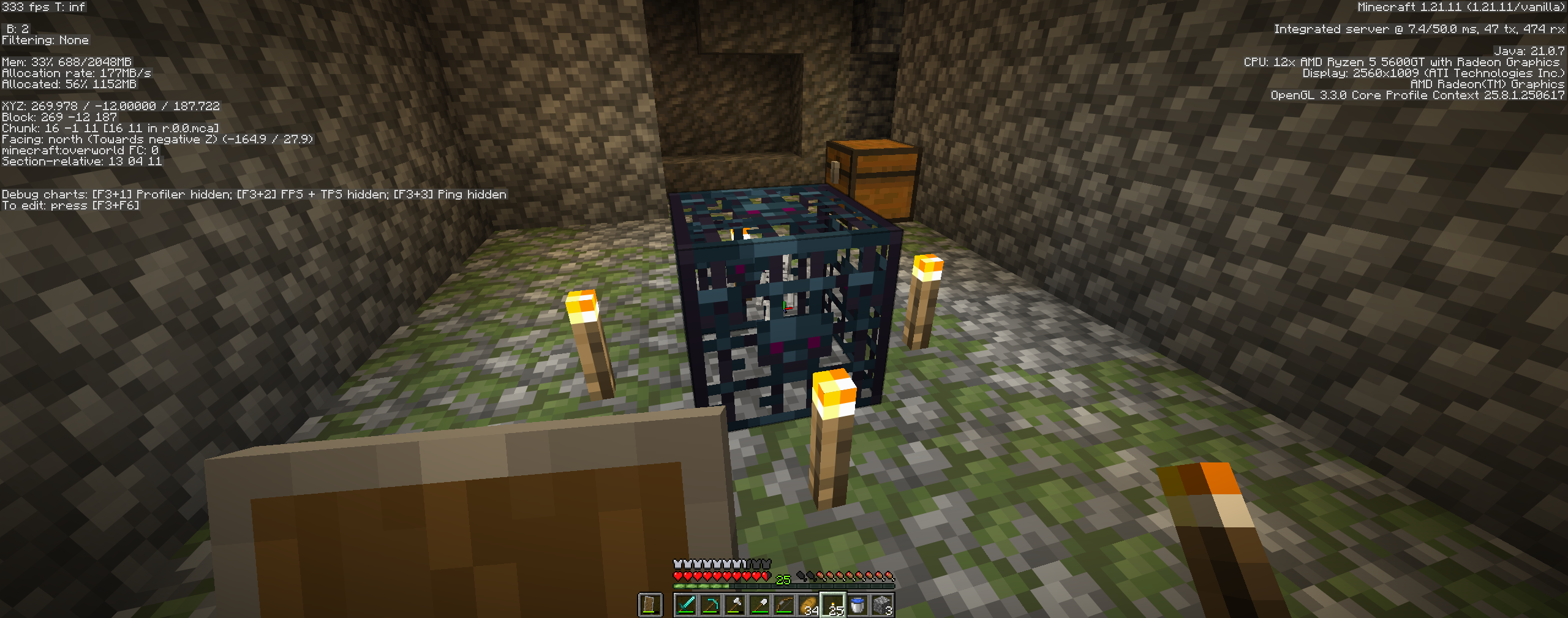Choose the bread stack of 34

[x=809, y=605]
